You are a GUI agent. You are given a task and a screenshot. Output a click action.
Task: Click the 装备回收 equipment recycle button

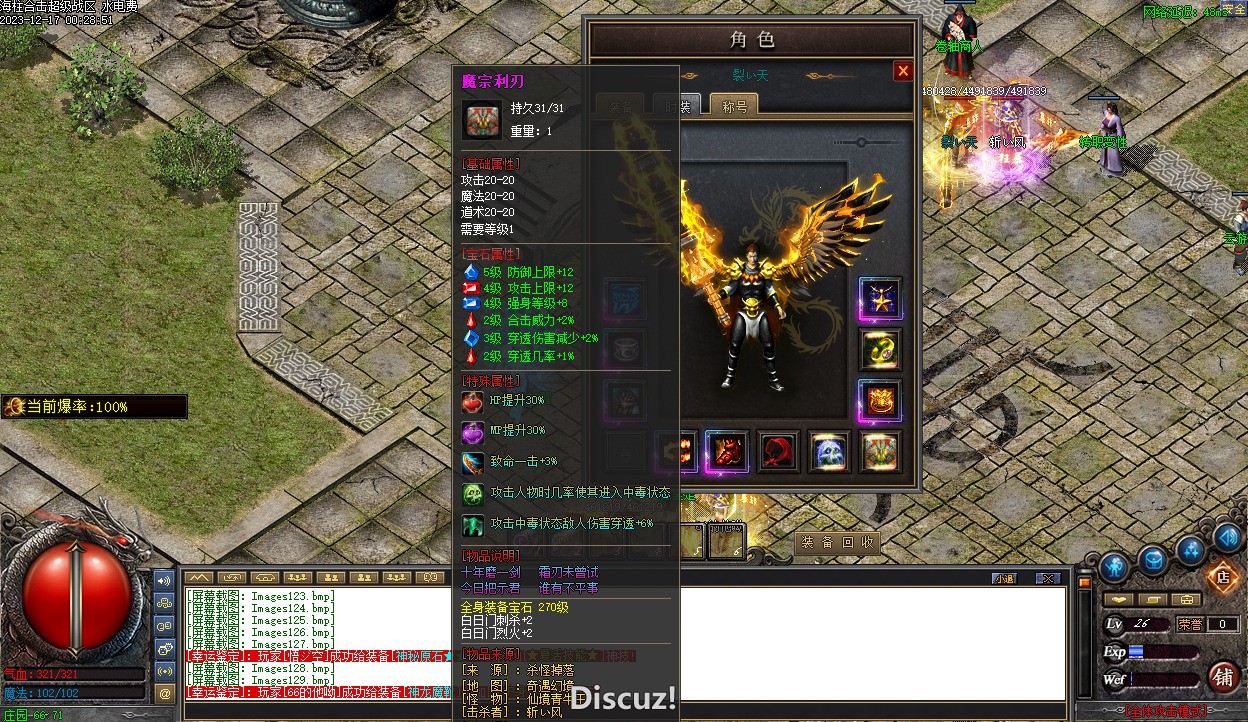click(x=838, y=542)
